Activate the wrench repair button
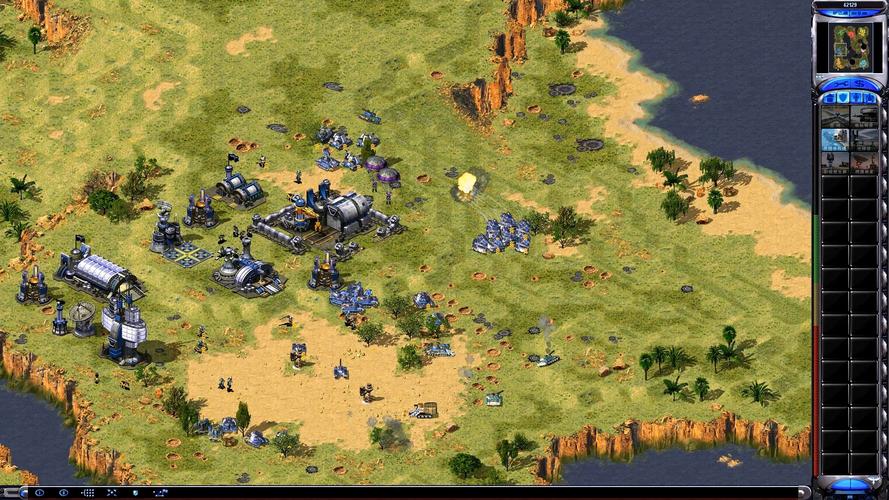Viewport: 889px width, 500px height. 841,84
